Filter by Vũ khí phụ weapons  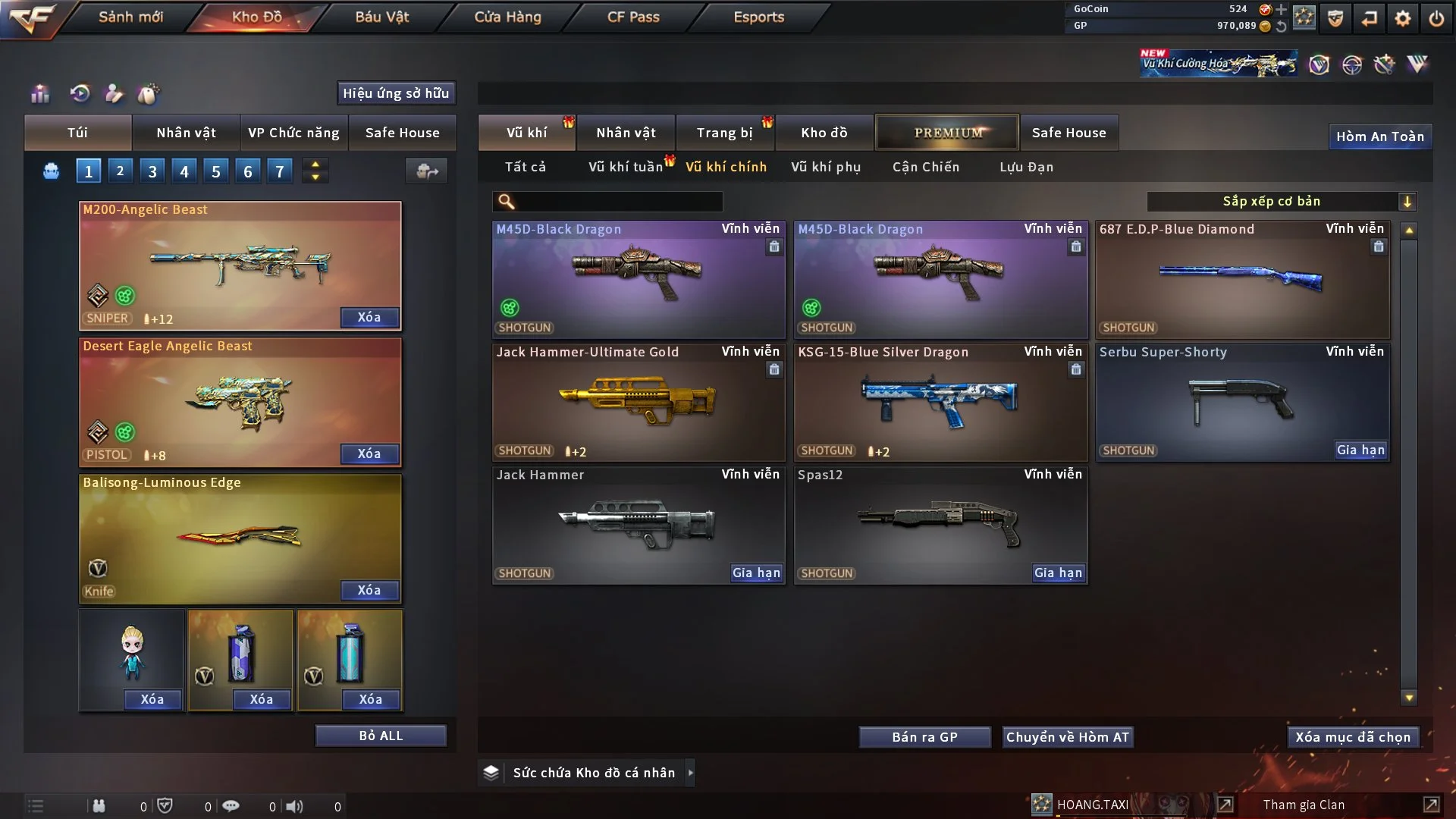pos(826,167)
